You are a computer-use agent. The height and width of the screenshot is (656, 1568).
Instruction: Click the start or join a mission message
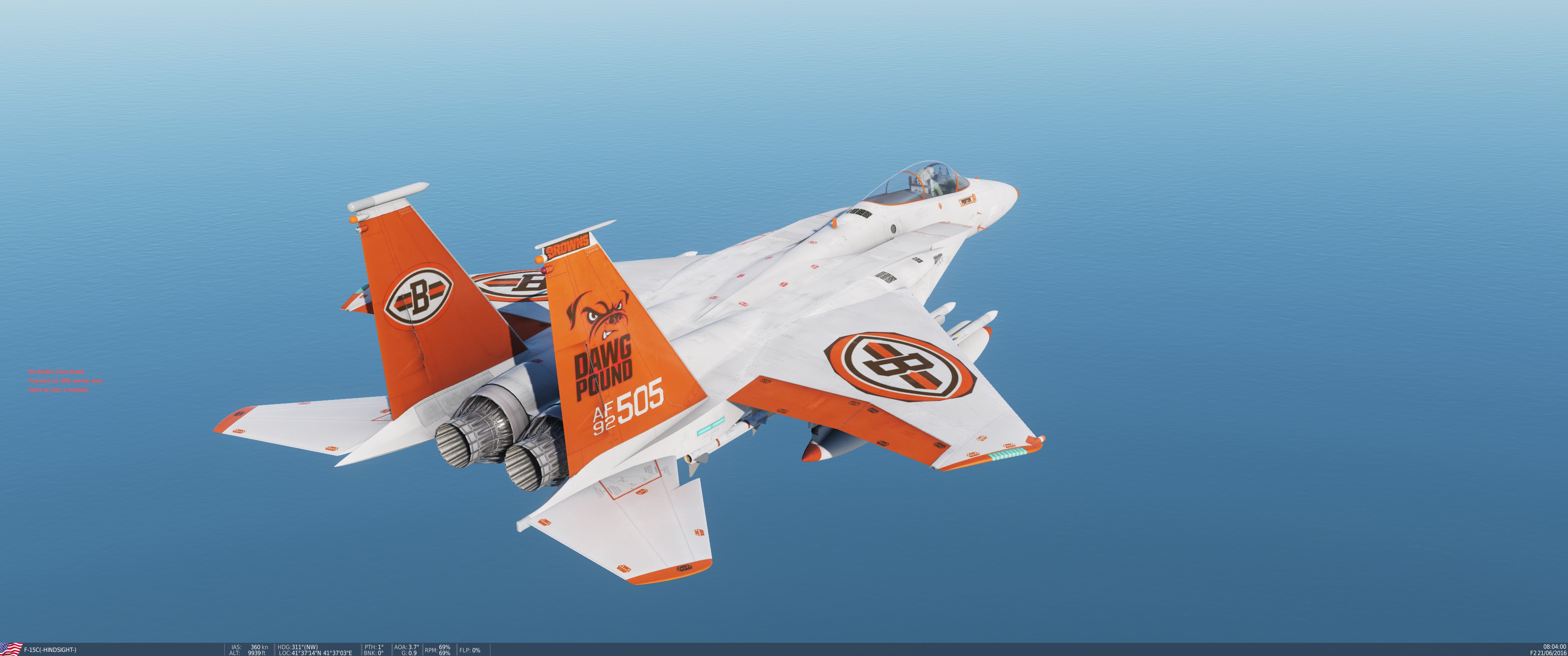[x=58, y=390]
